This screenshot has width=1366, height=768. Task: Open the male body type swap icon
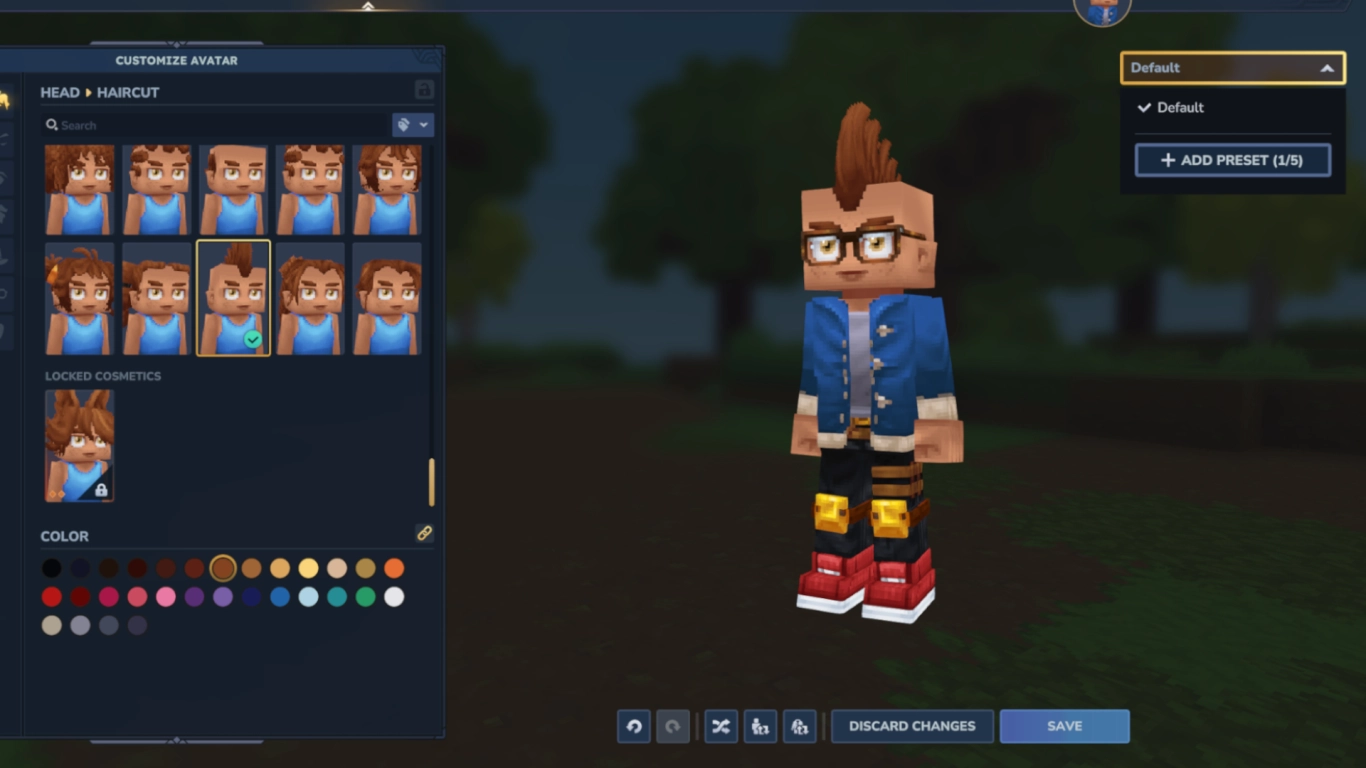coord(760,726)
